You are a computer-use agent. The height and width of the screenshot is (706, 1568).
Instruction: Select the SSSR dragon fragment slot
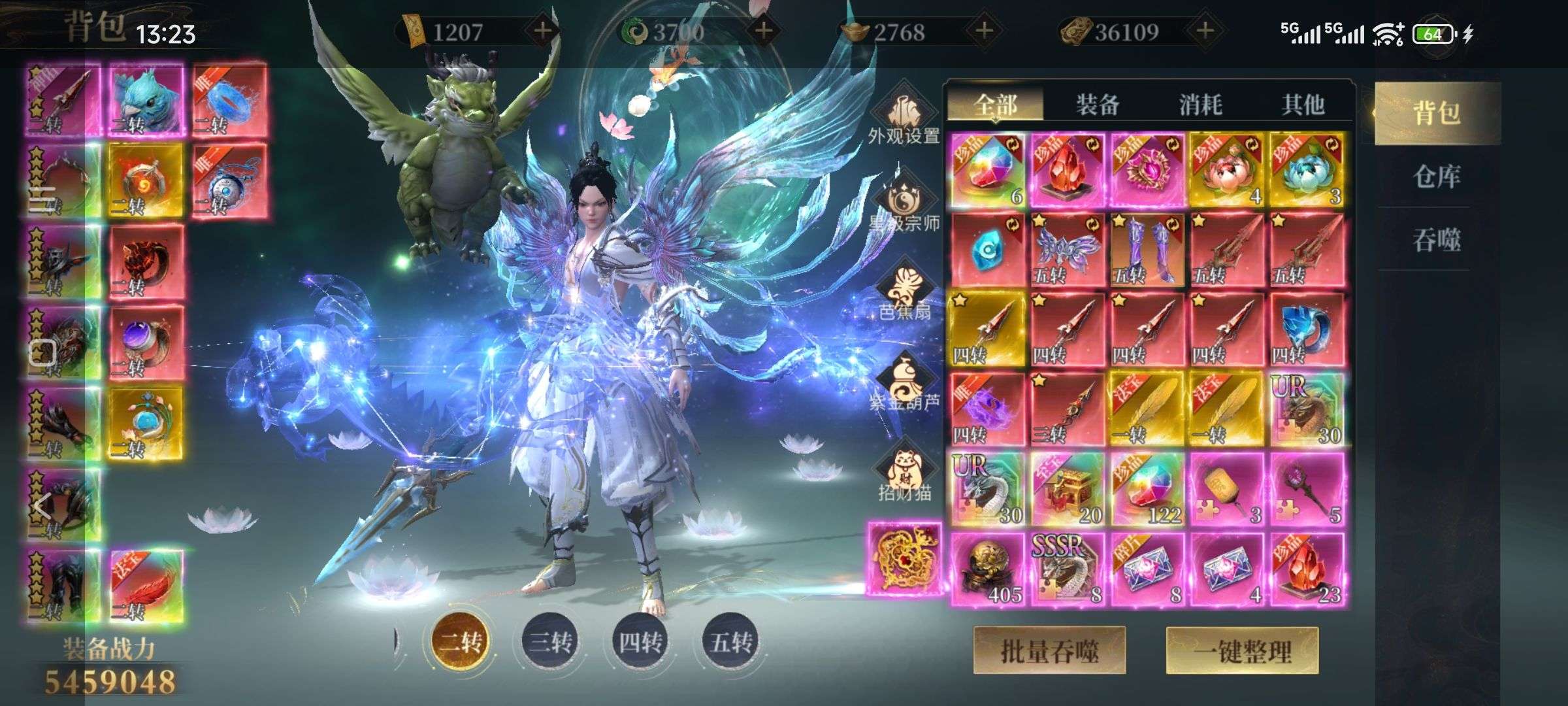click(1067, 569)
